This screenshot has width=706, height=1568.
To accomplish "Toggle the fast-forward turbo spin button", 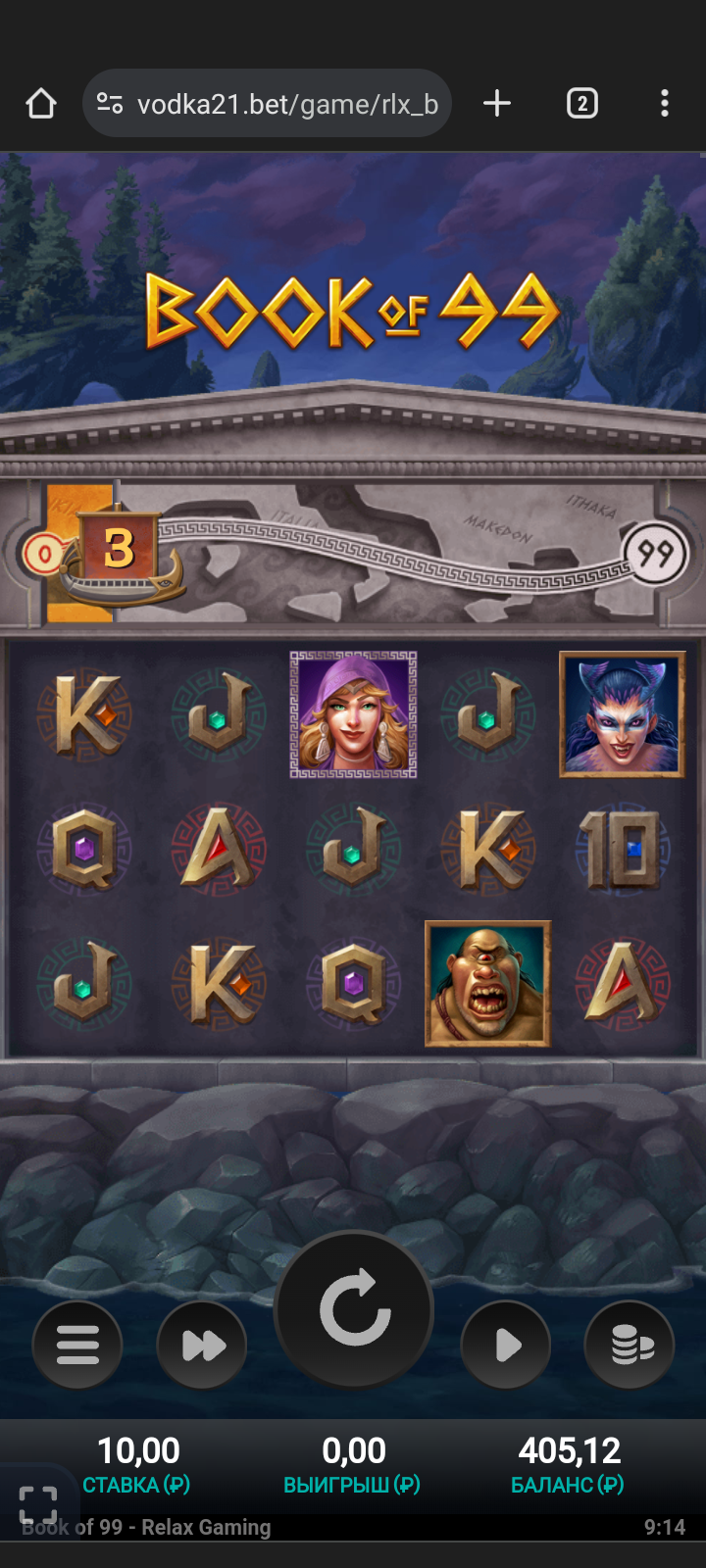I will (202, 1345).
